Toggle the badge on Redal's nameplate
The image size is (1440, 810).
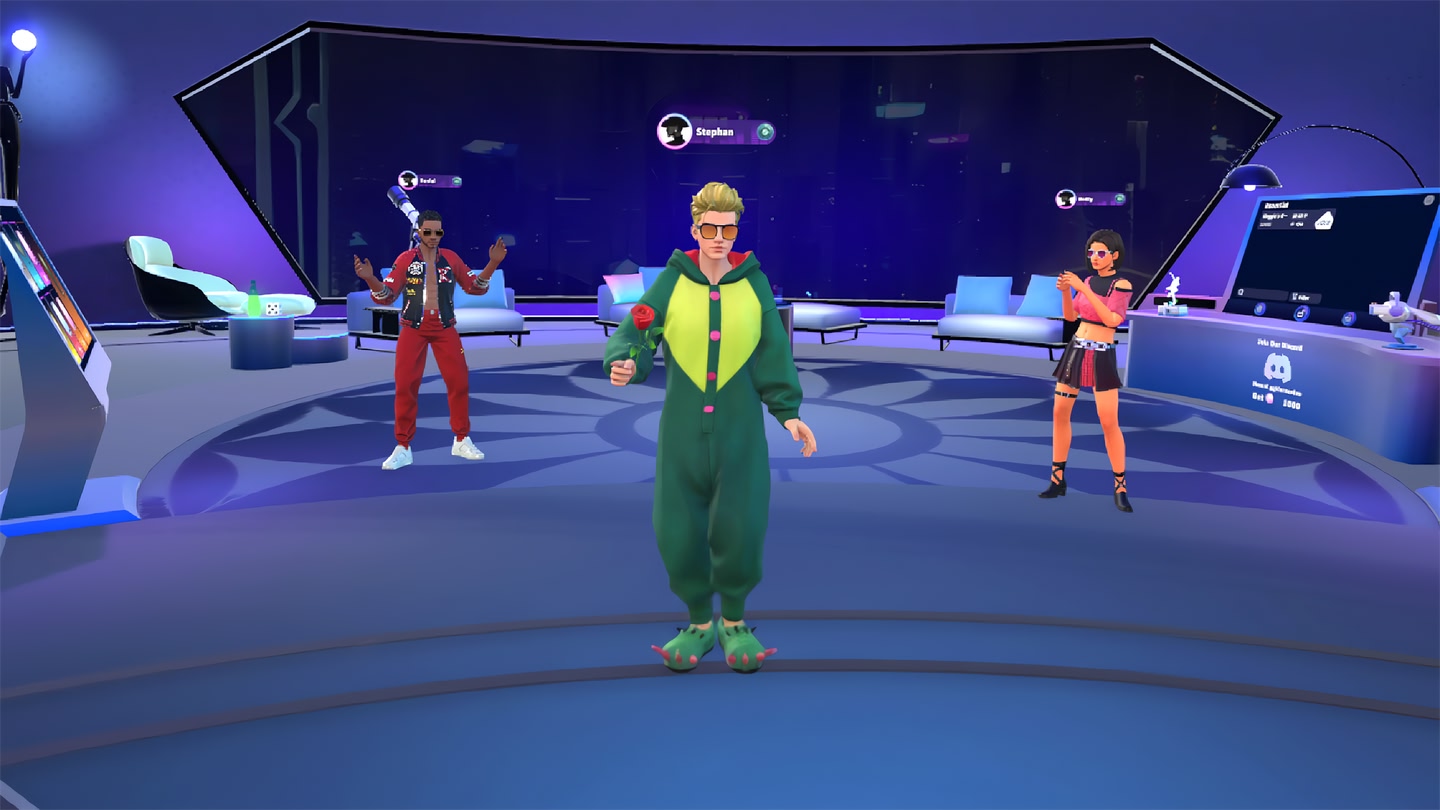(458, 182)
